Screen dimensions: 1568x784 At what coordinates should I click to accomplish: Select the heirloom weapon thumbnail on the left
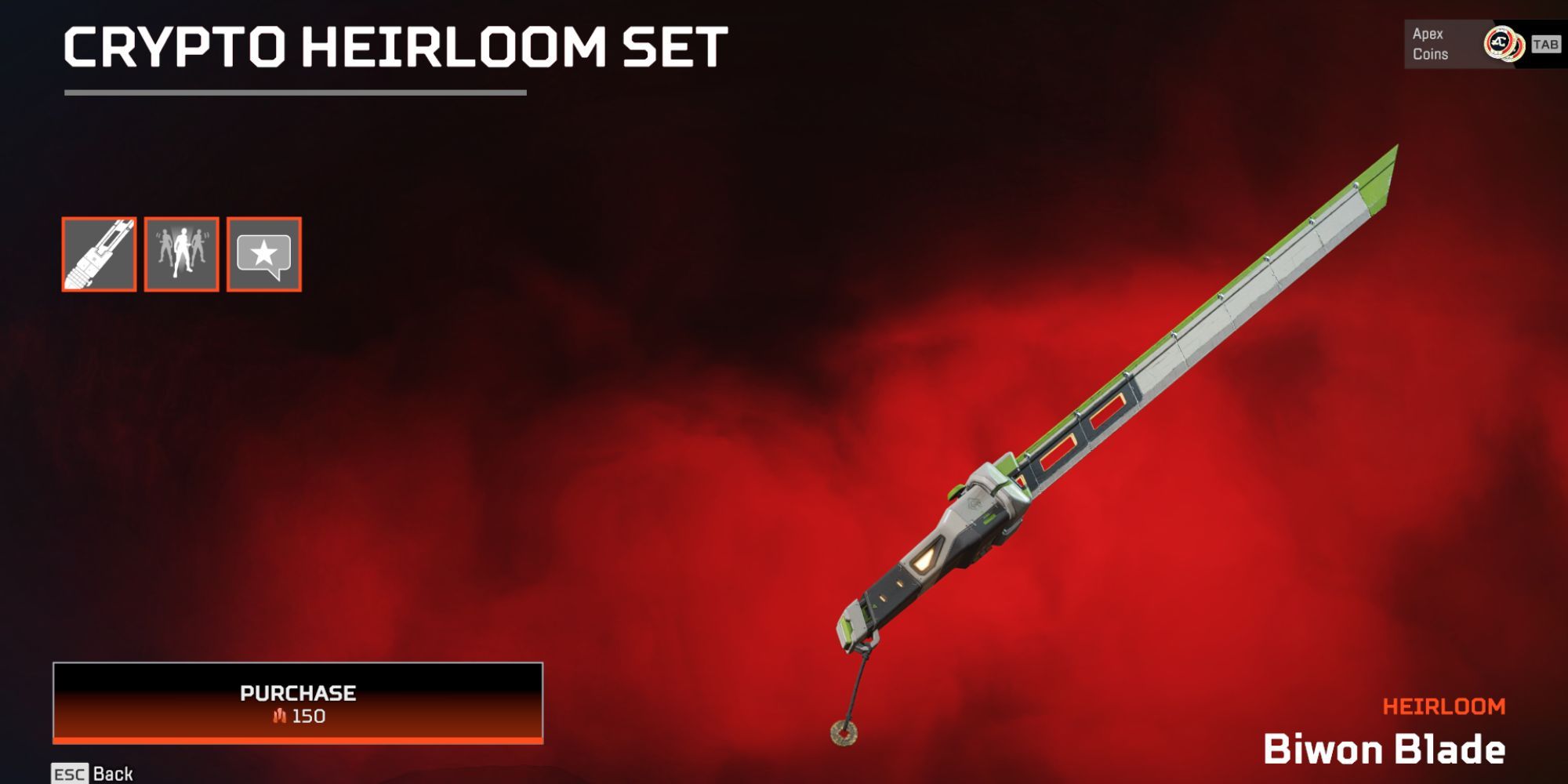point(98,255)
